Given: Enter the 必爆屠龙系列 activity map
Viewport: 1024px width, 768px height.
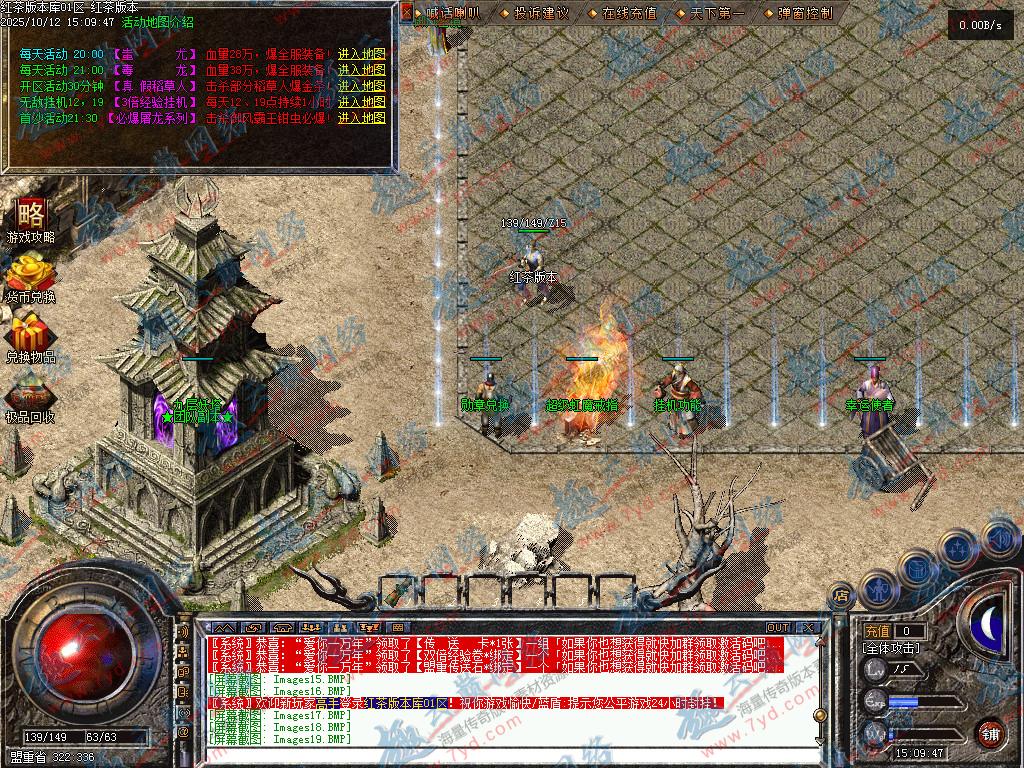Looking at the screenshot, I should (x=361, y=118).
